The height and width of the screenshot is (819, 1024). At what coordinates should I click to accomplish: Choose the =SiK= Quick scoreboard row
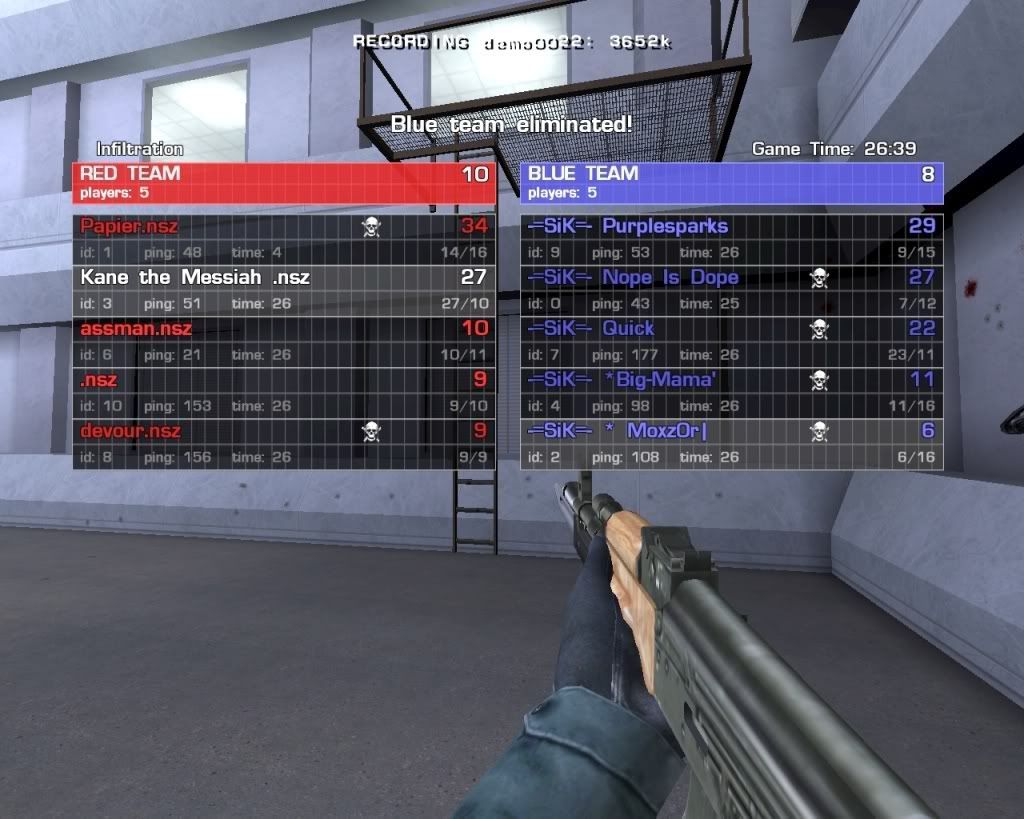tap(731, 340)
